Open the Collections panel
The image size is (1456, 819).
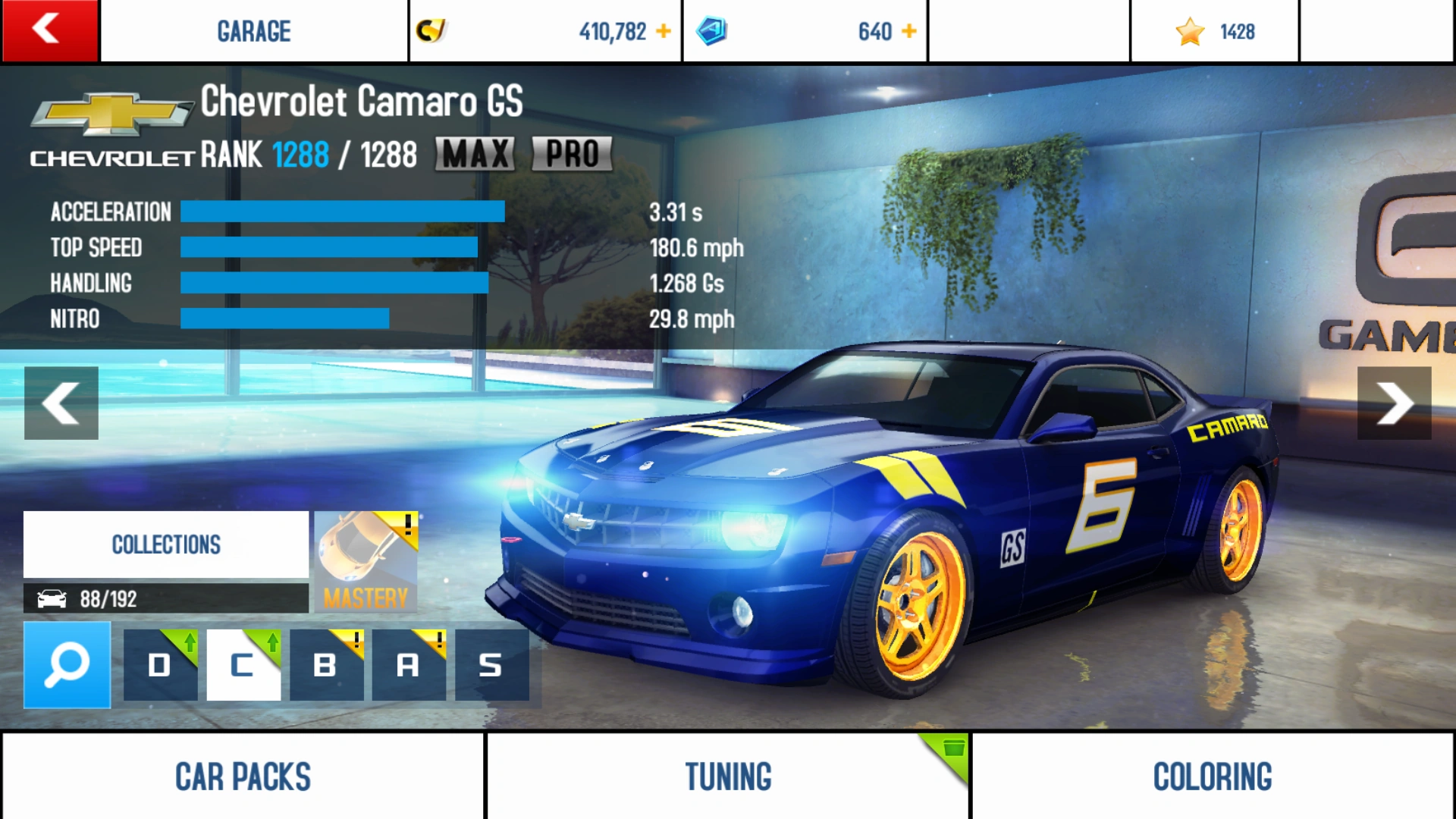pos(166,544)
